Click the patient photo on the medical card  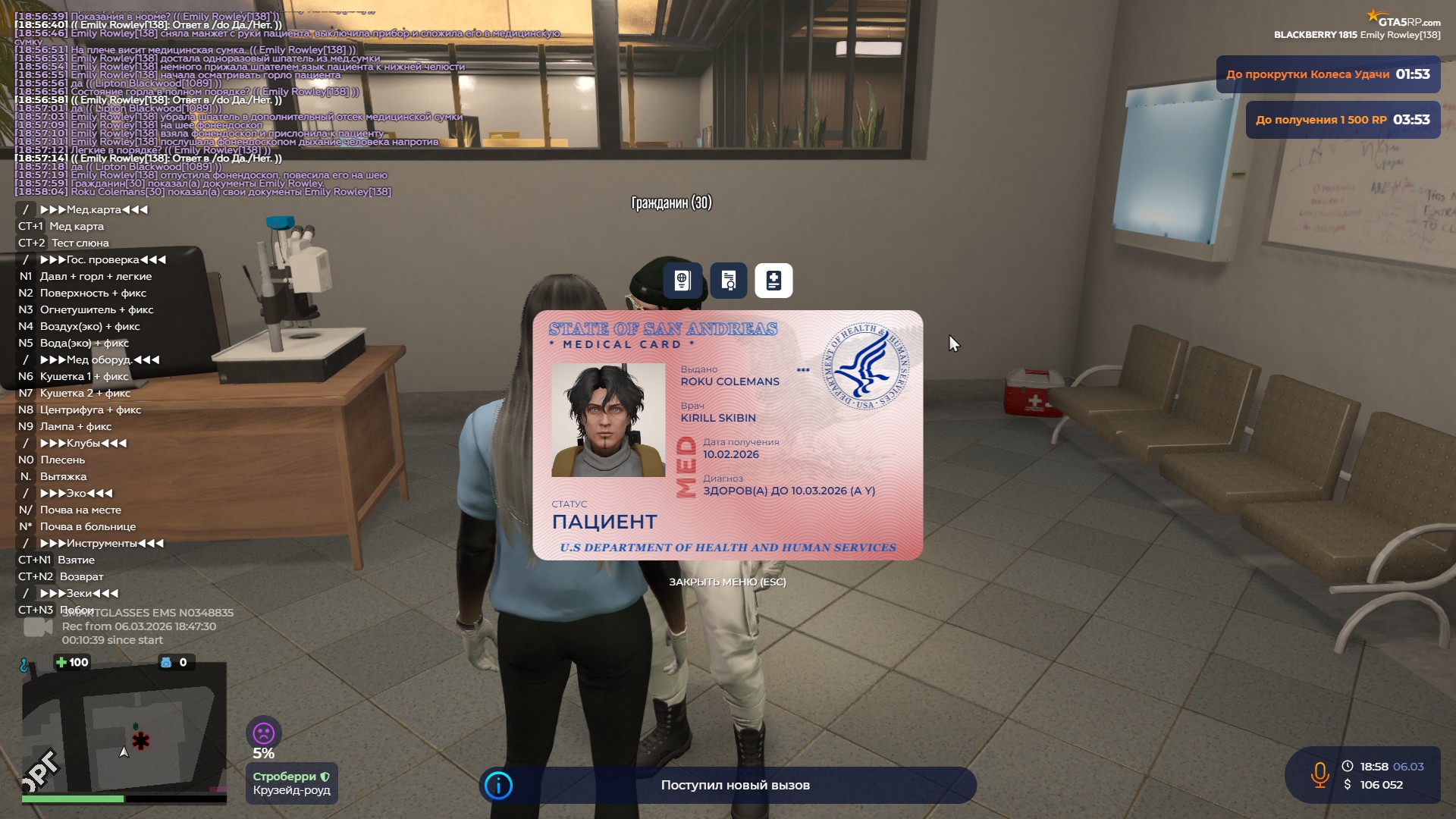(x=607, y=419)
